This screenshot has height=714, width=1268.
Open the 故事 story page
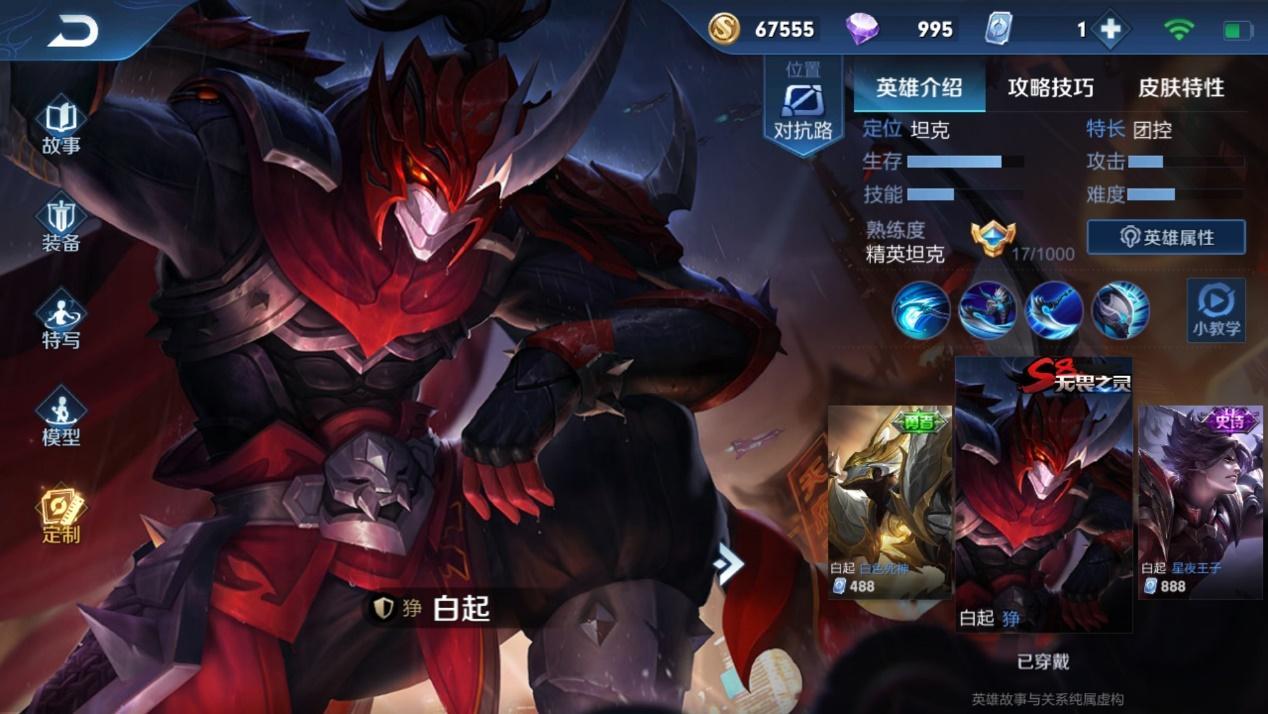(61, 126)
